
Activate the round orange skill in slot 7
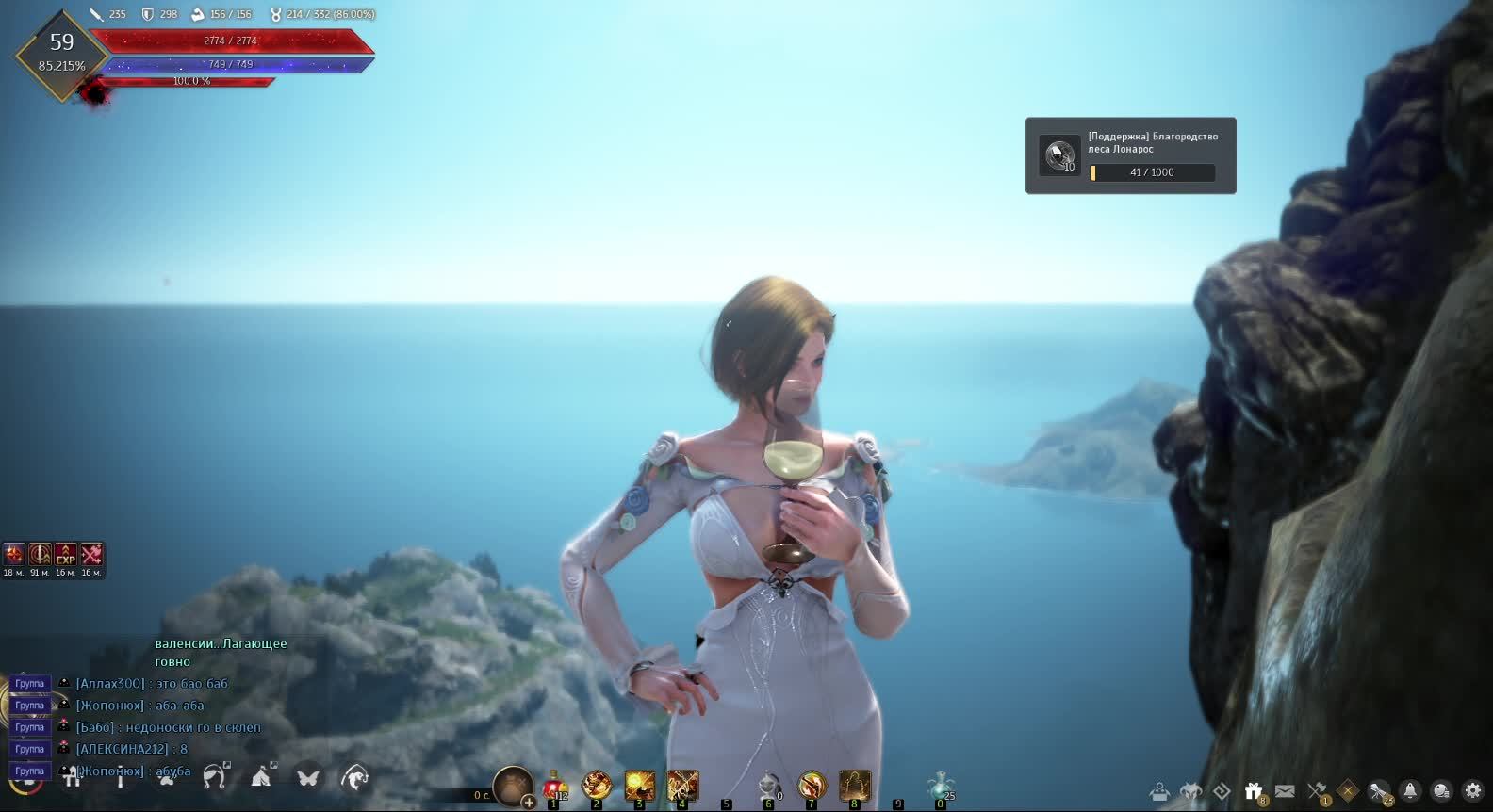coord(812,786)
